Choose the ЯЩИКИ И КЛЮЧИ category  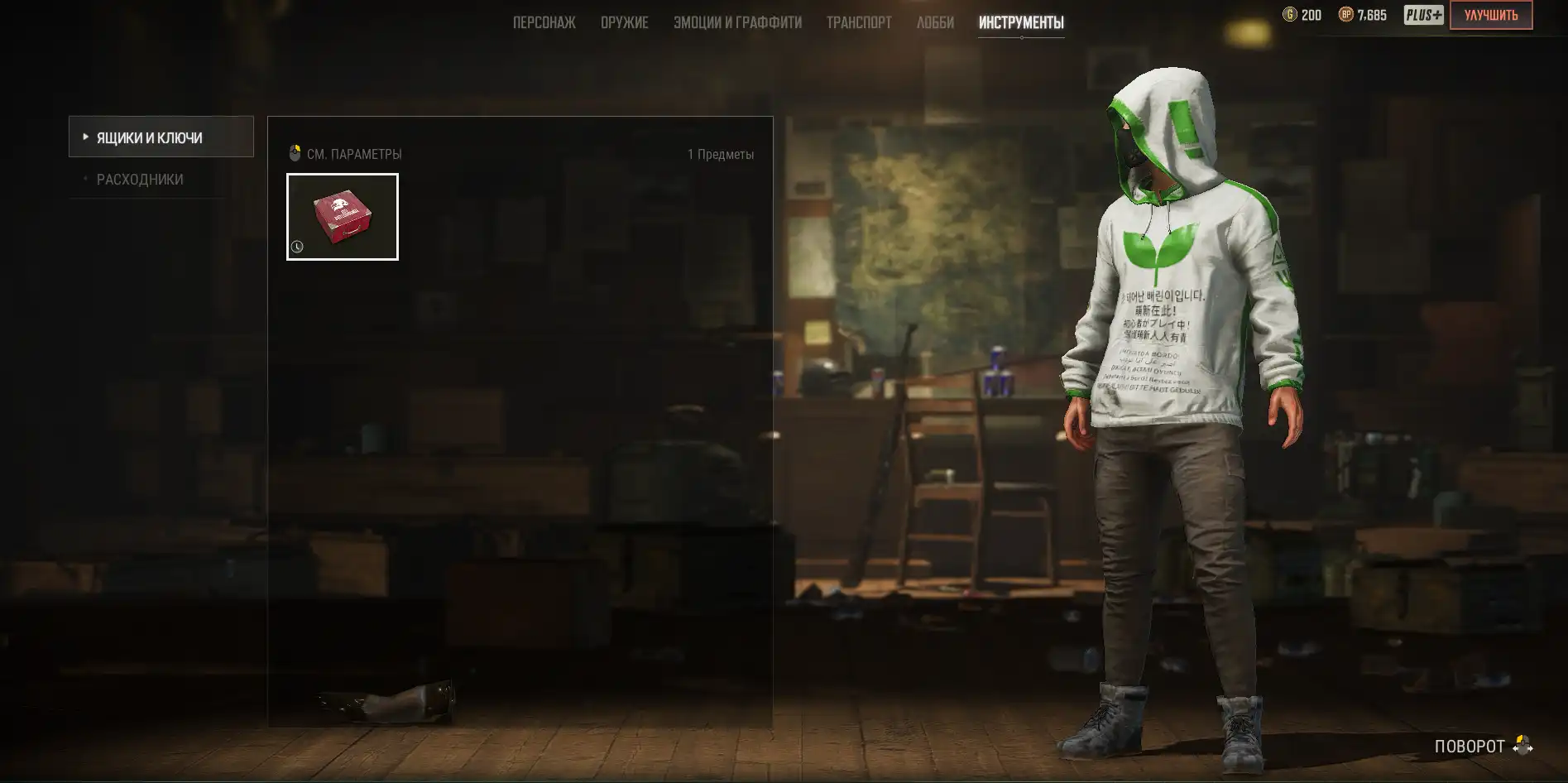[x=161, y=137]
